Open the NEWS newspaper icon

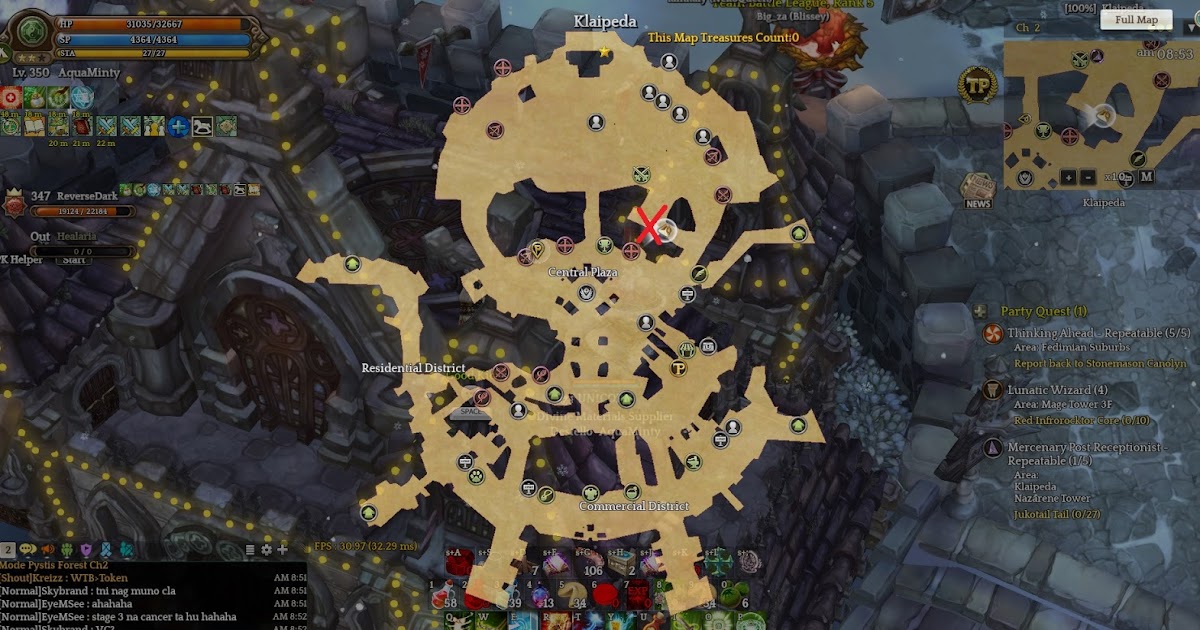[978, 190]
